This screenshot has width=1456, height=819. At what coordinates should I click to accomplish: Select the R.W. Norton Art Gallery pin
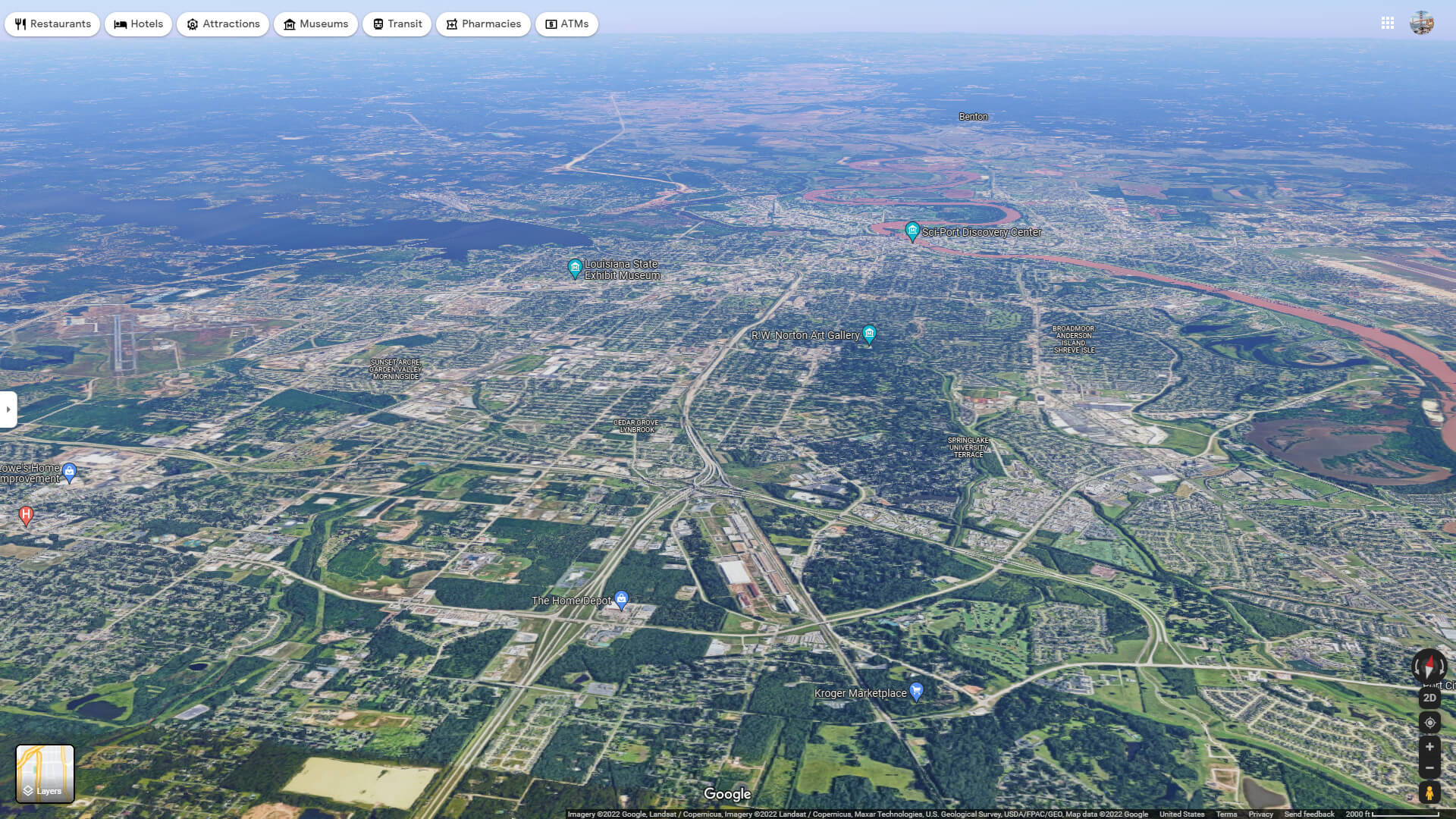click(x=869, y=334)
